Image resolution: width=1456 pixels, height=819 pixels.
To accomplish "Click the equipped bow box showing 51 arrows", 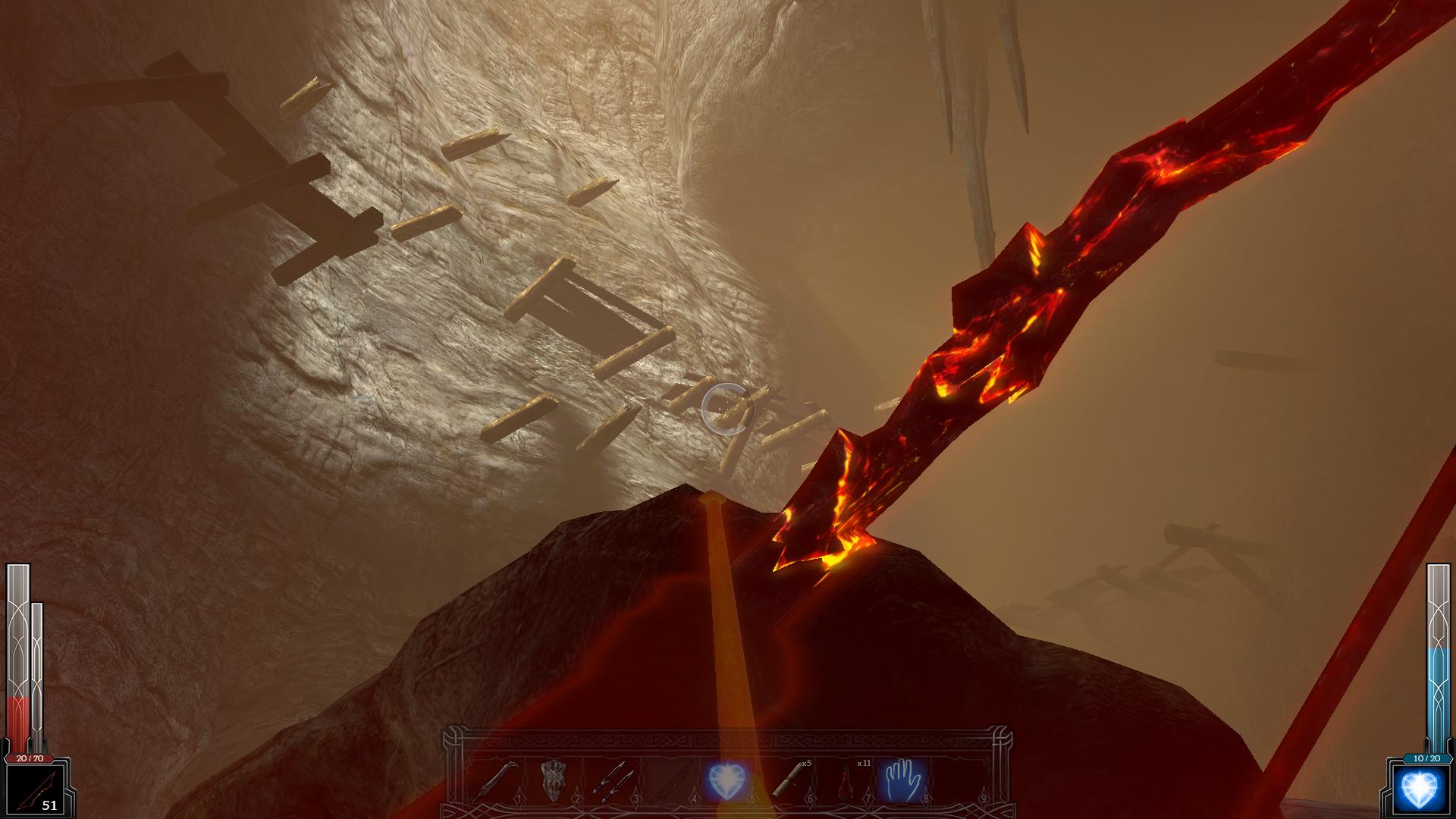I will (33, 790).
